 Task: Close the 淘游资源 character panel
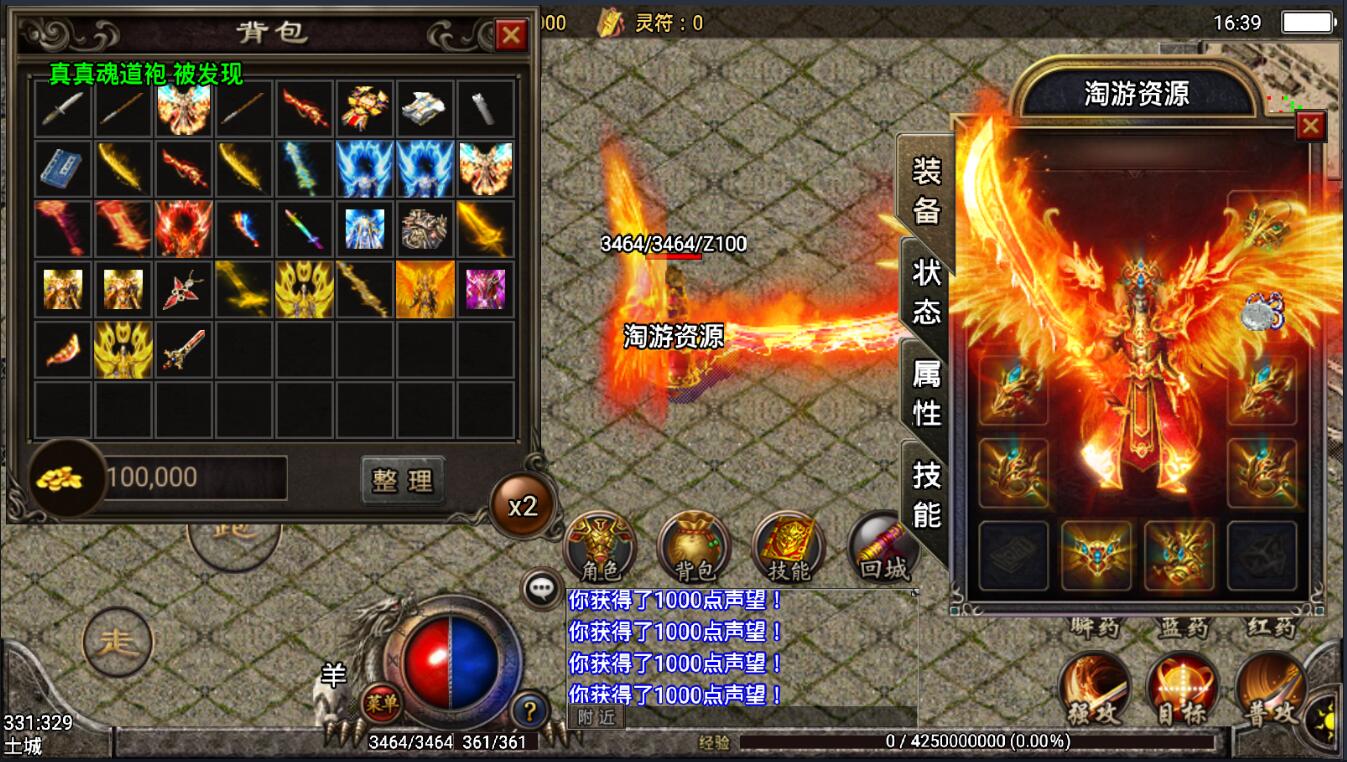(1310, 126)
